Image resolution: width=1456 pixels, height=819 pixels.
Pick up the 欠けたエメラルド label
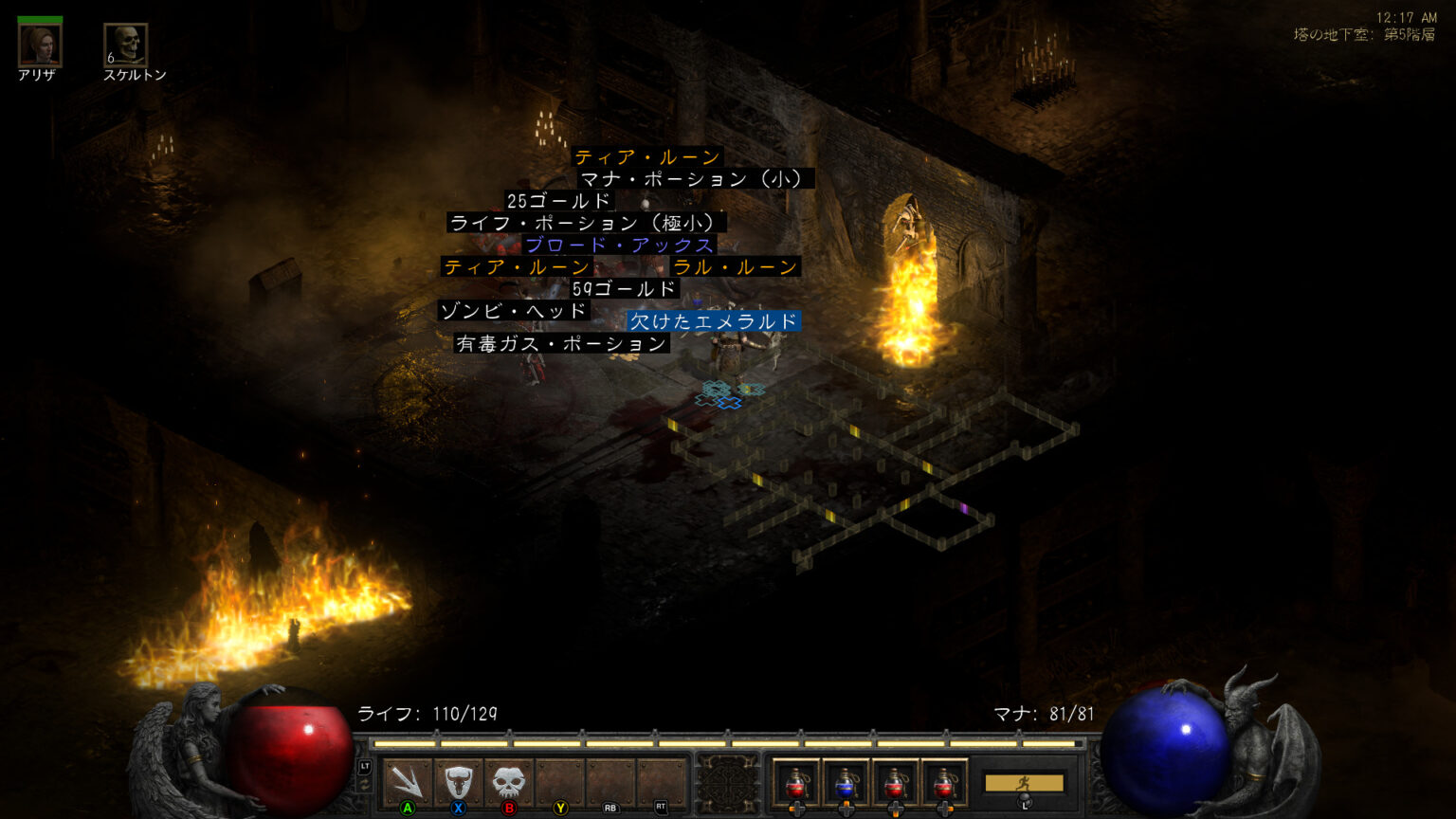click(714, 321)
